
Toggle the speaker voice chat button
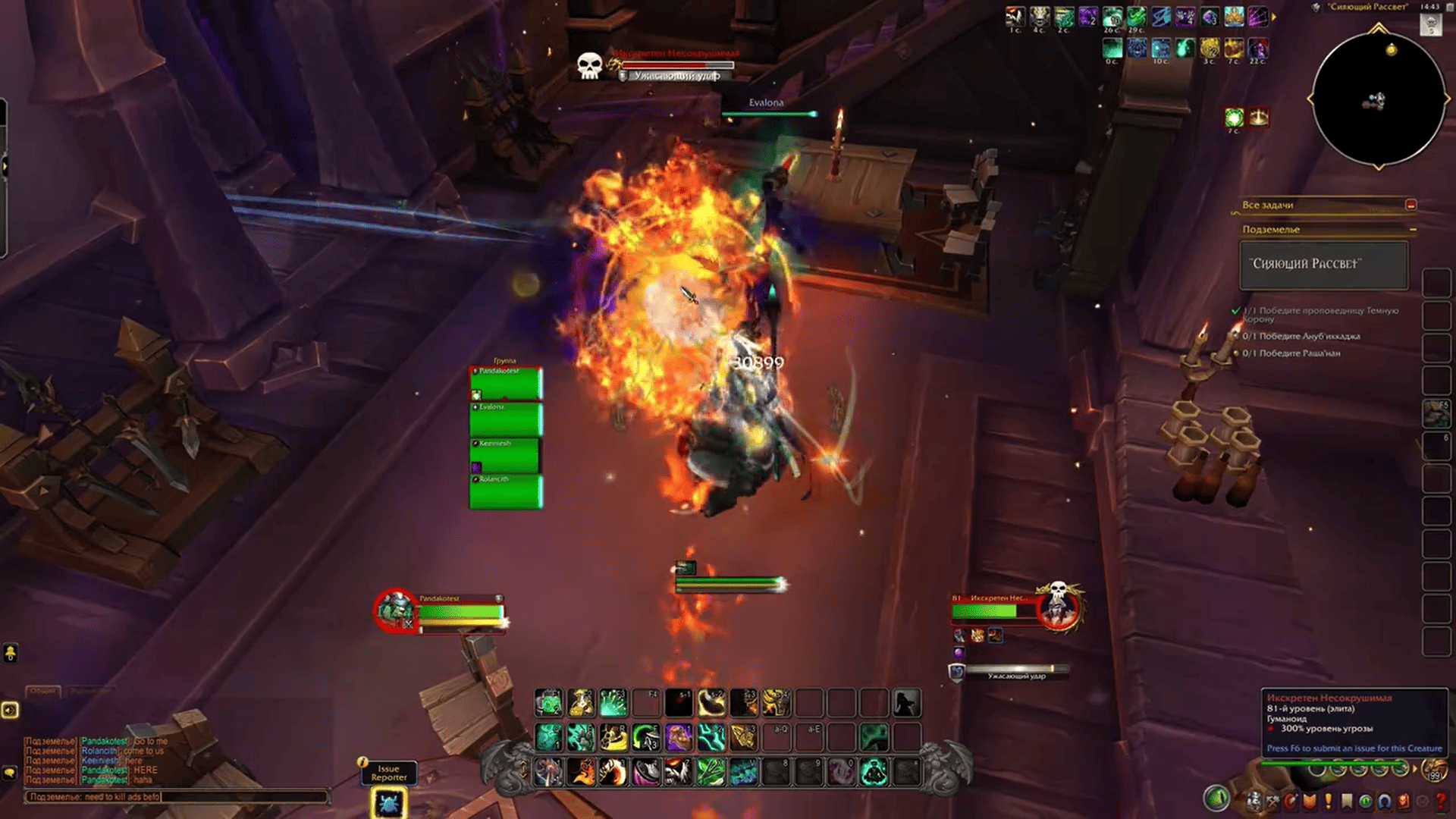point(10,710)
